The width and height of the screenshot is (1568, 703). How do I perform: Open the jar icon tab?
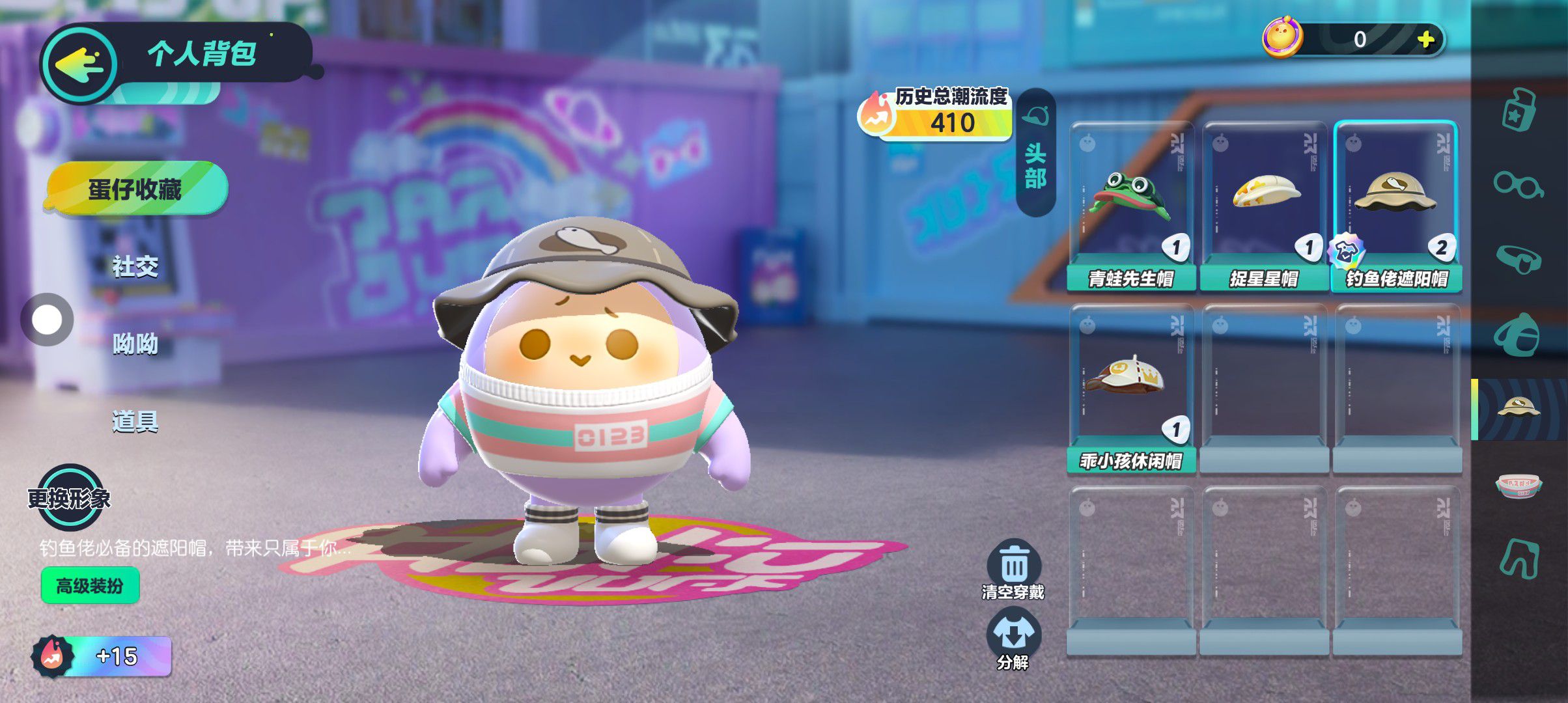tap(1518, 111)
